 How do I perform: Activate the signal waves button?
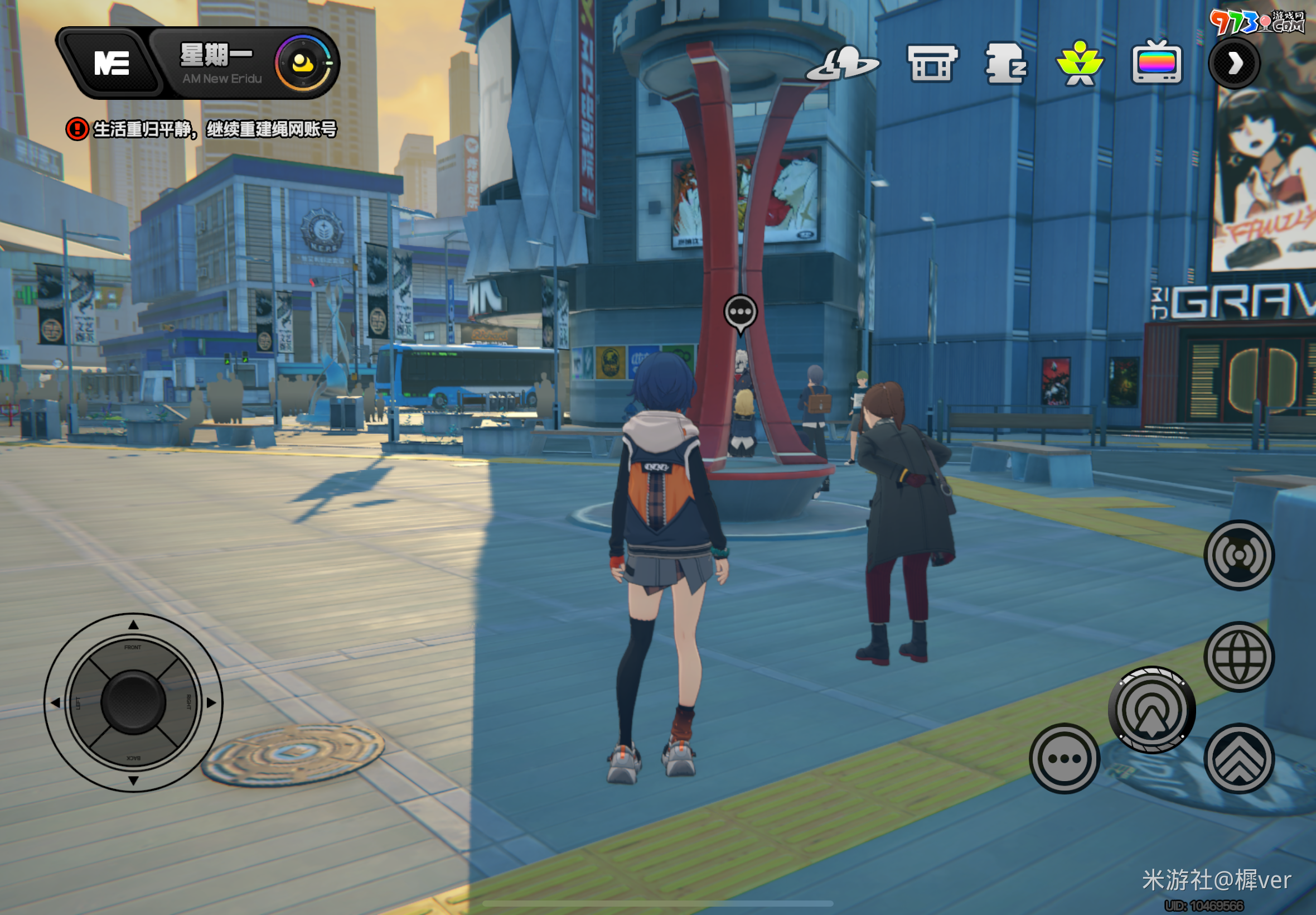tap(1238, 555)
